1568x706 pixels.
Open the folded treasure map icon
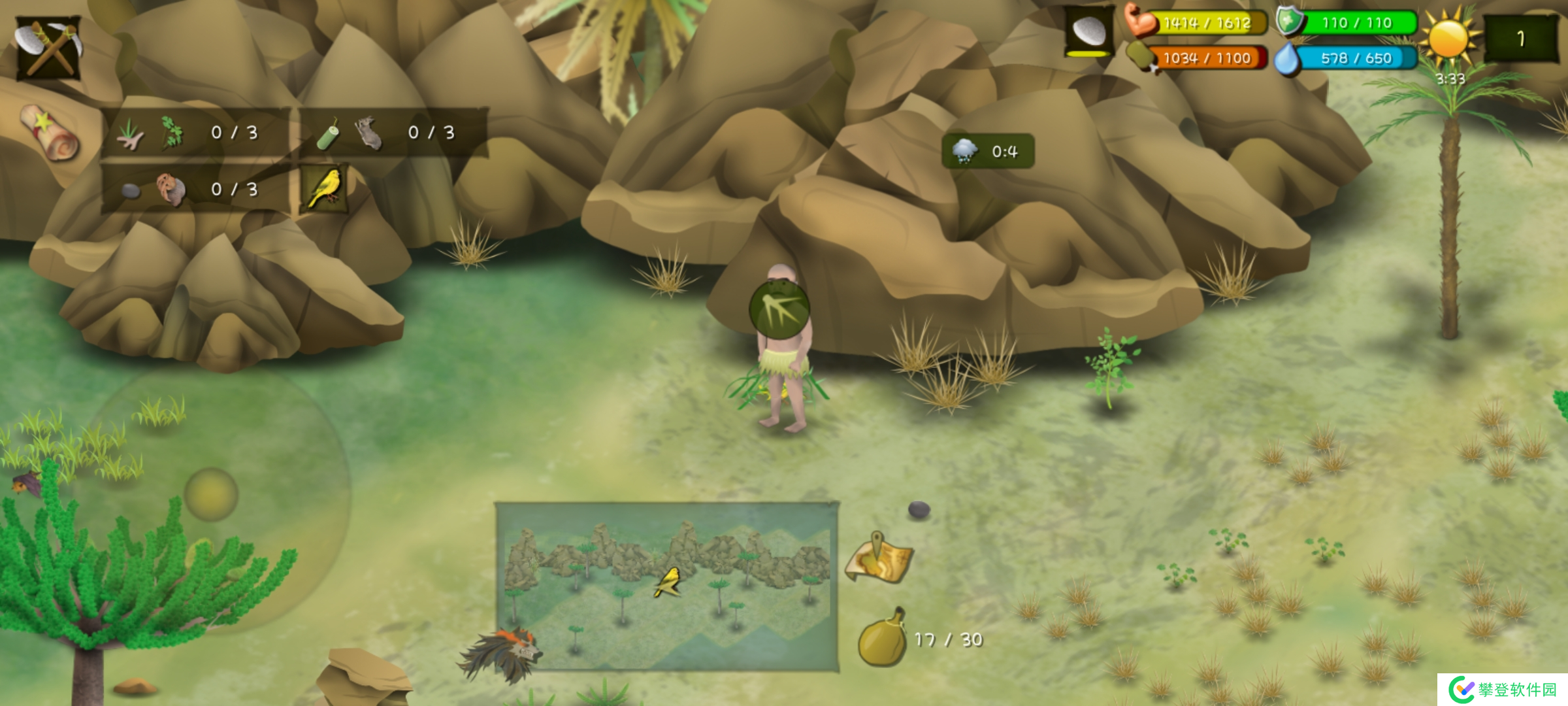(879, 559)
